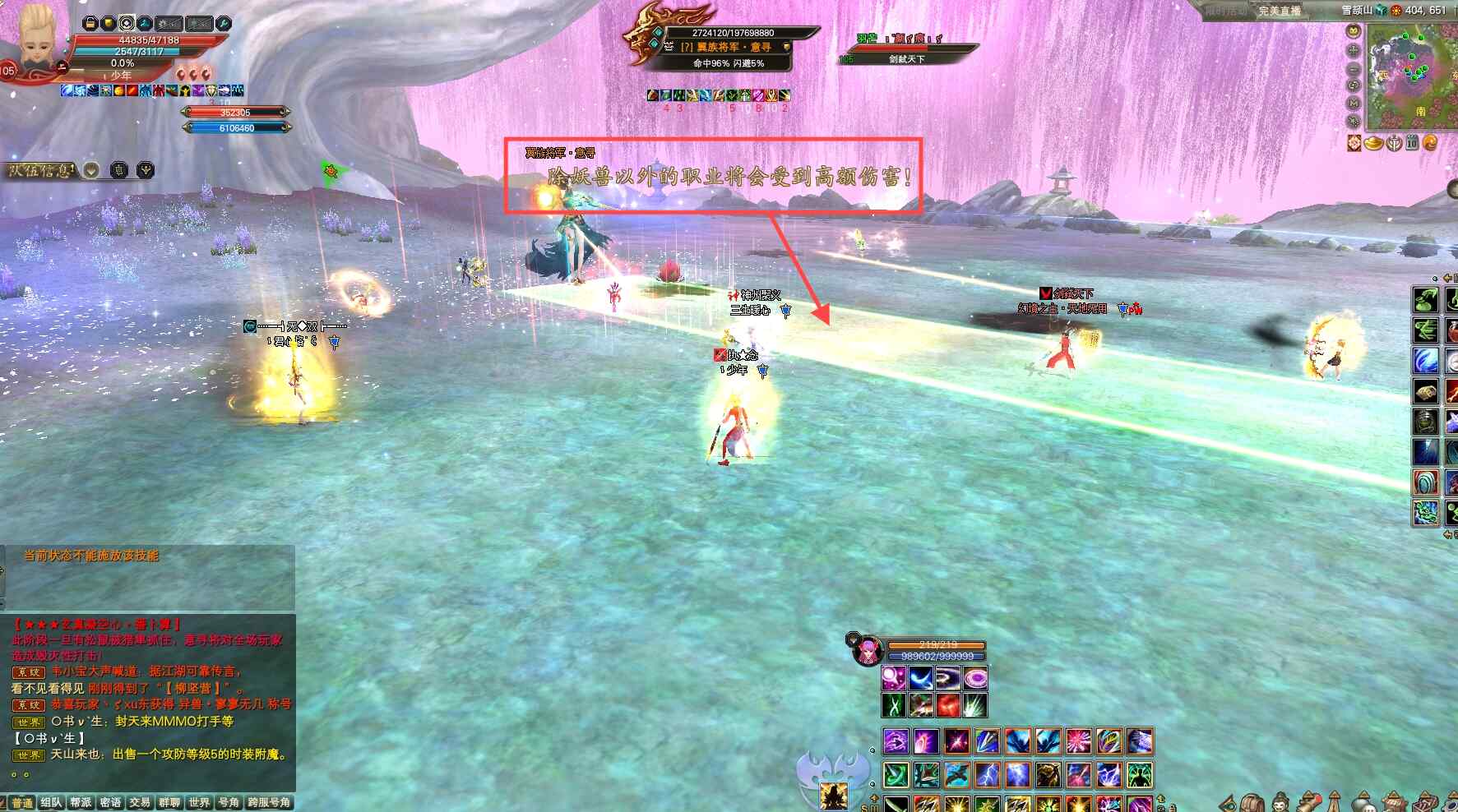This screenshot has height=812, width=1458.
Task: Open the 世界 world chat tab
Action: [x=199, y=803]
